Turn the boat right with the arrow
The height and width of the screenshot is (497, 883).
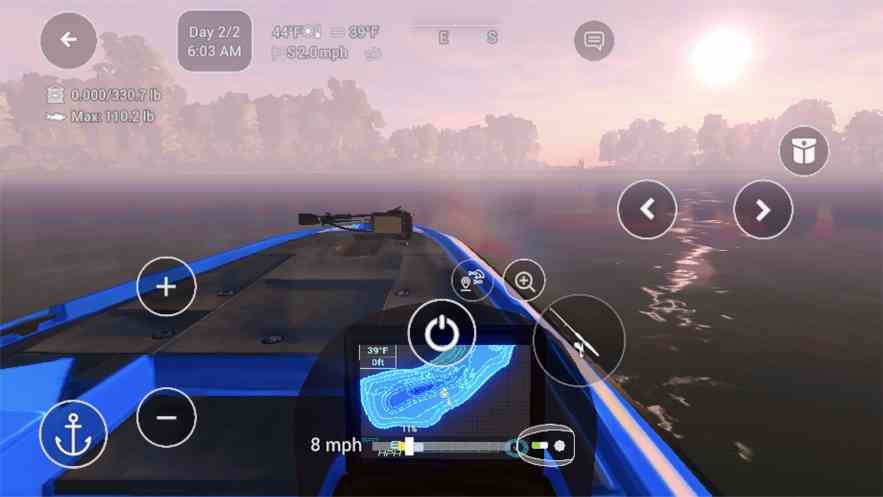763,210
